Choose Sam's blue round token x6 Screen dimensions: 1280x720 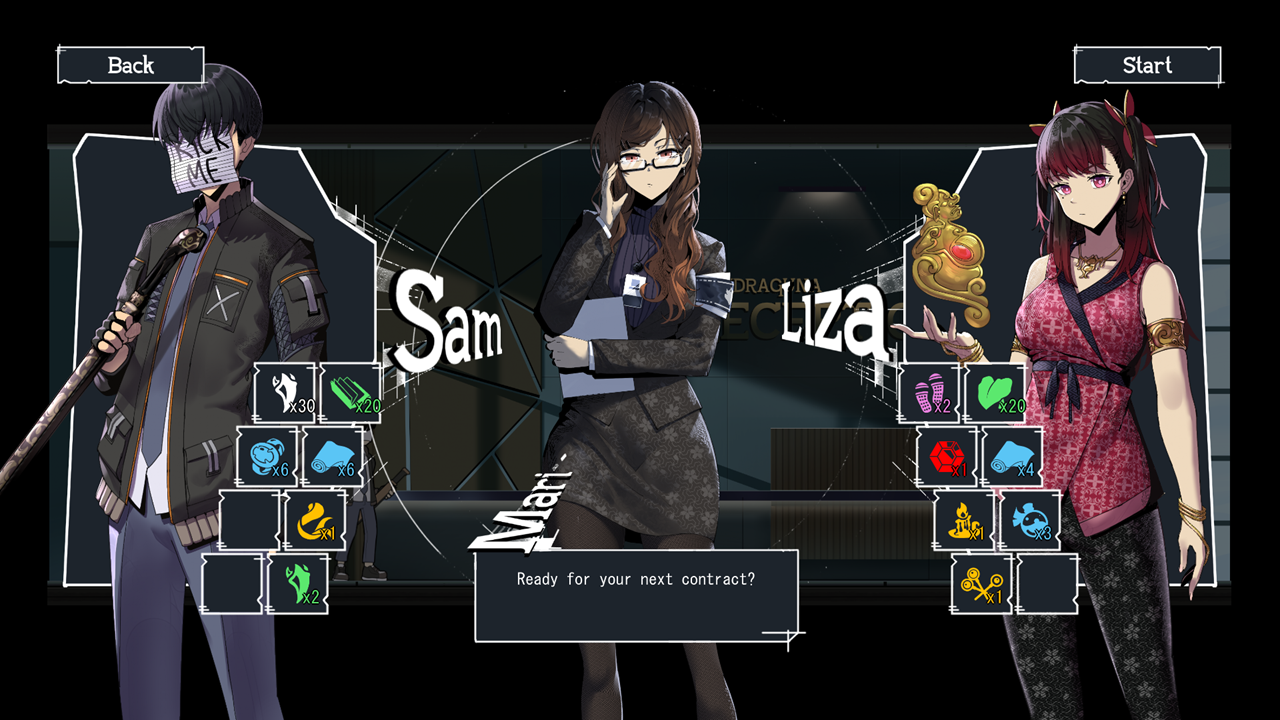267,457
